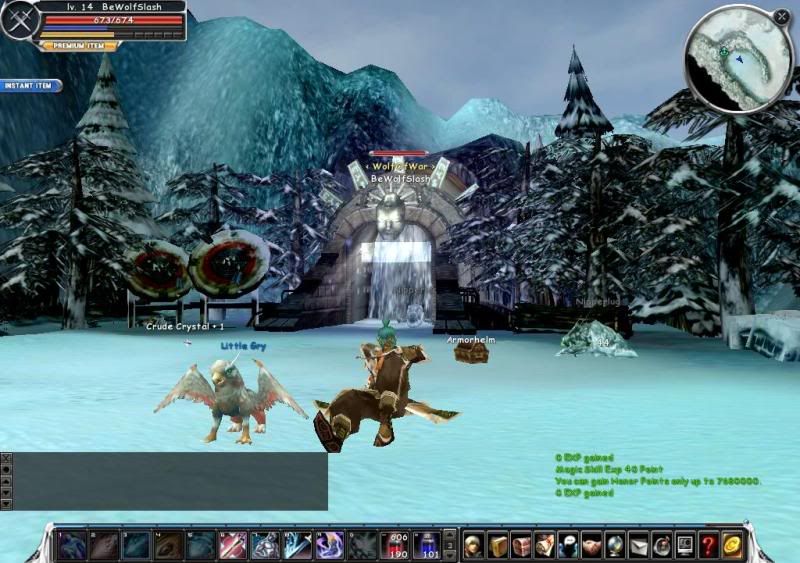
Task: Open the computer monitor options icon
Action: 685,545
